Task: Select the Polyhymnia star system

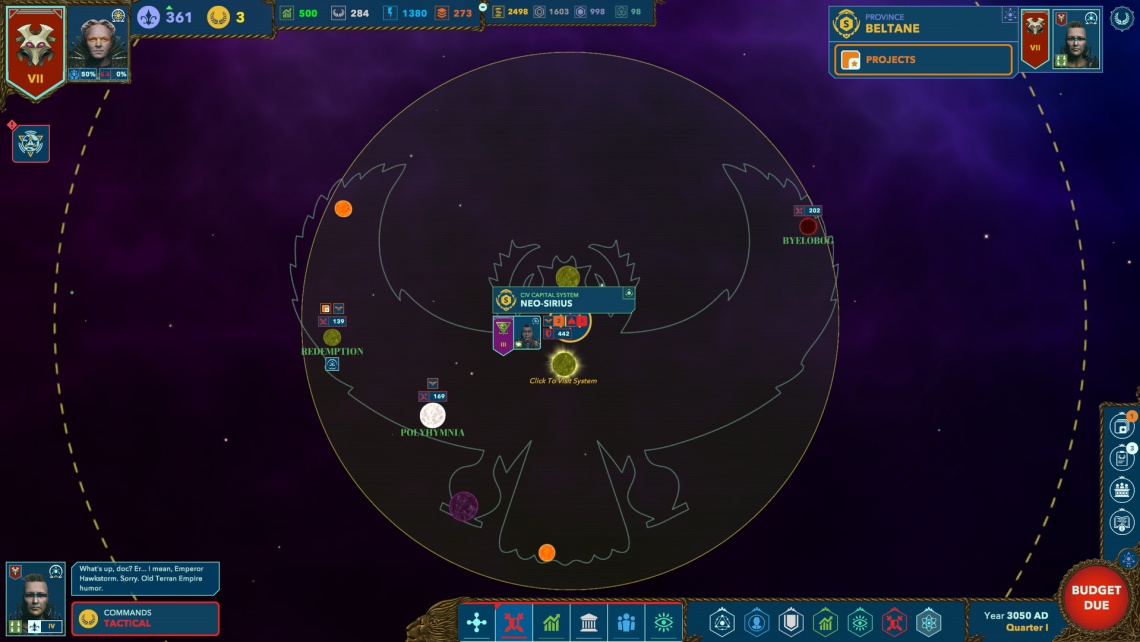Action: click(x=432, y=416)
